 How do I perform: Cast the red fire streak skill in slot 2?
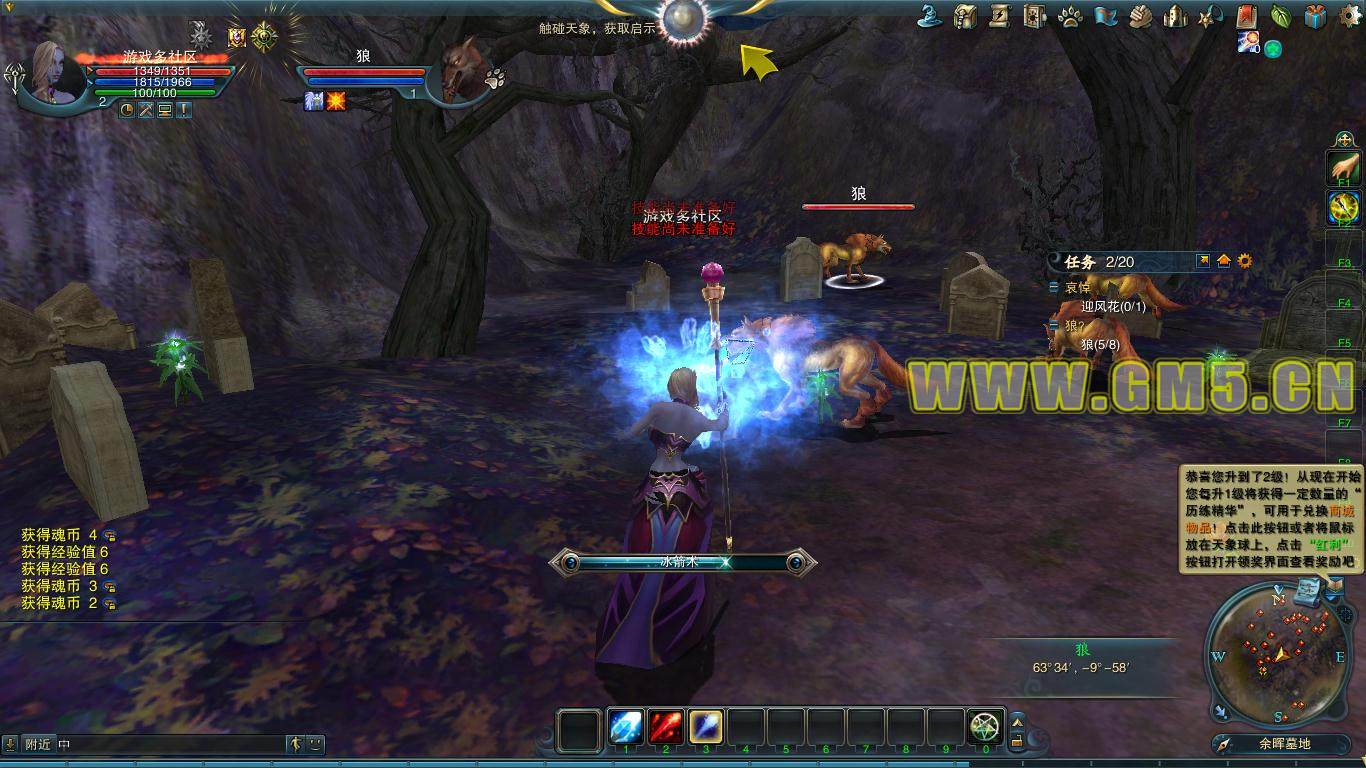click(x=666, y=727)
